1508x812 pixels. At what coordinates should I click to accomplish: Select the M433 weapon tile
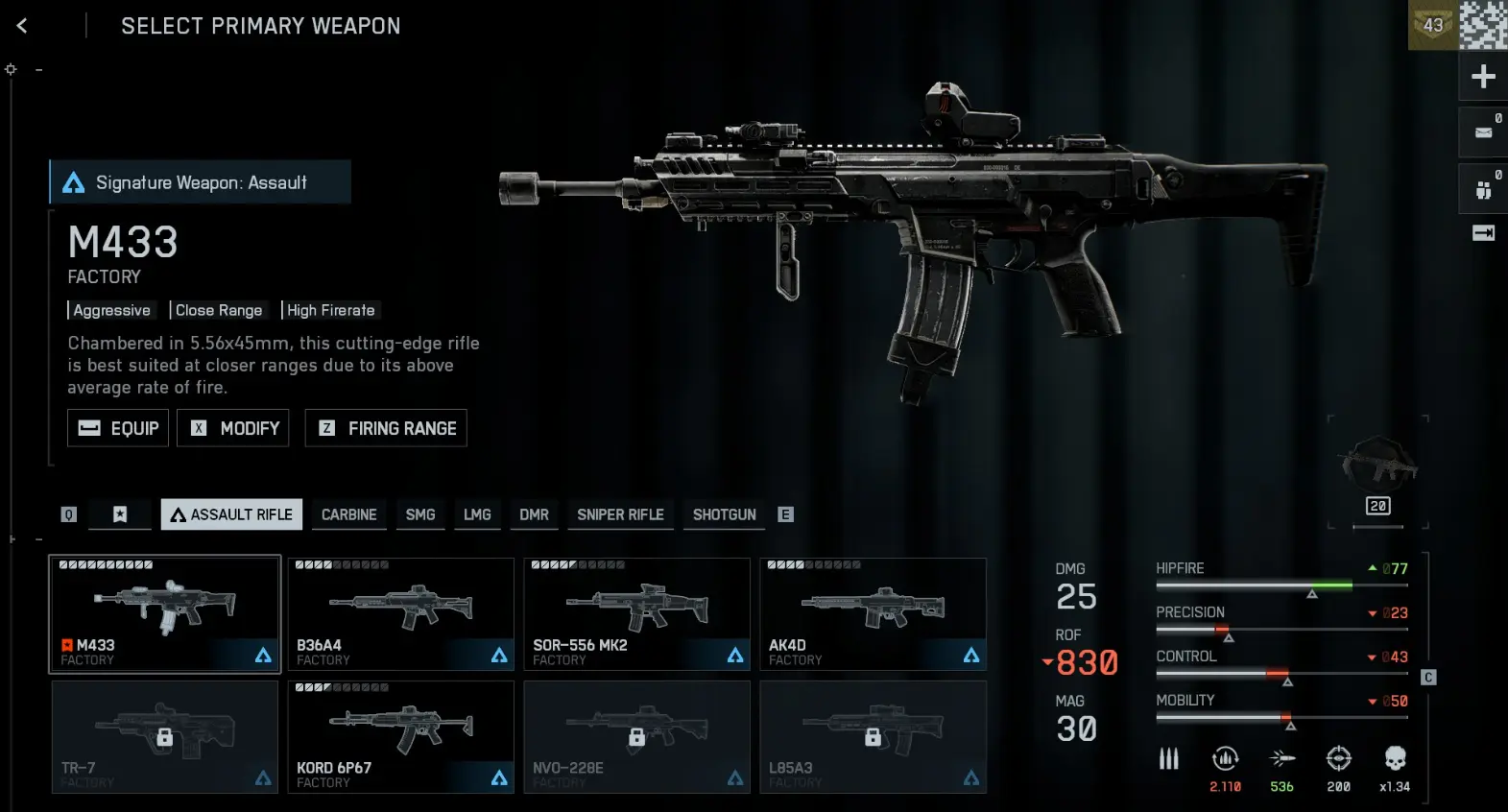[x=165, y=613]
